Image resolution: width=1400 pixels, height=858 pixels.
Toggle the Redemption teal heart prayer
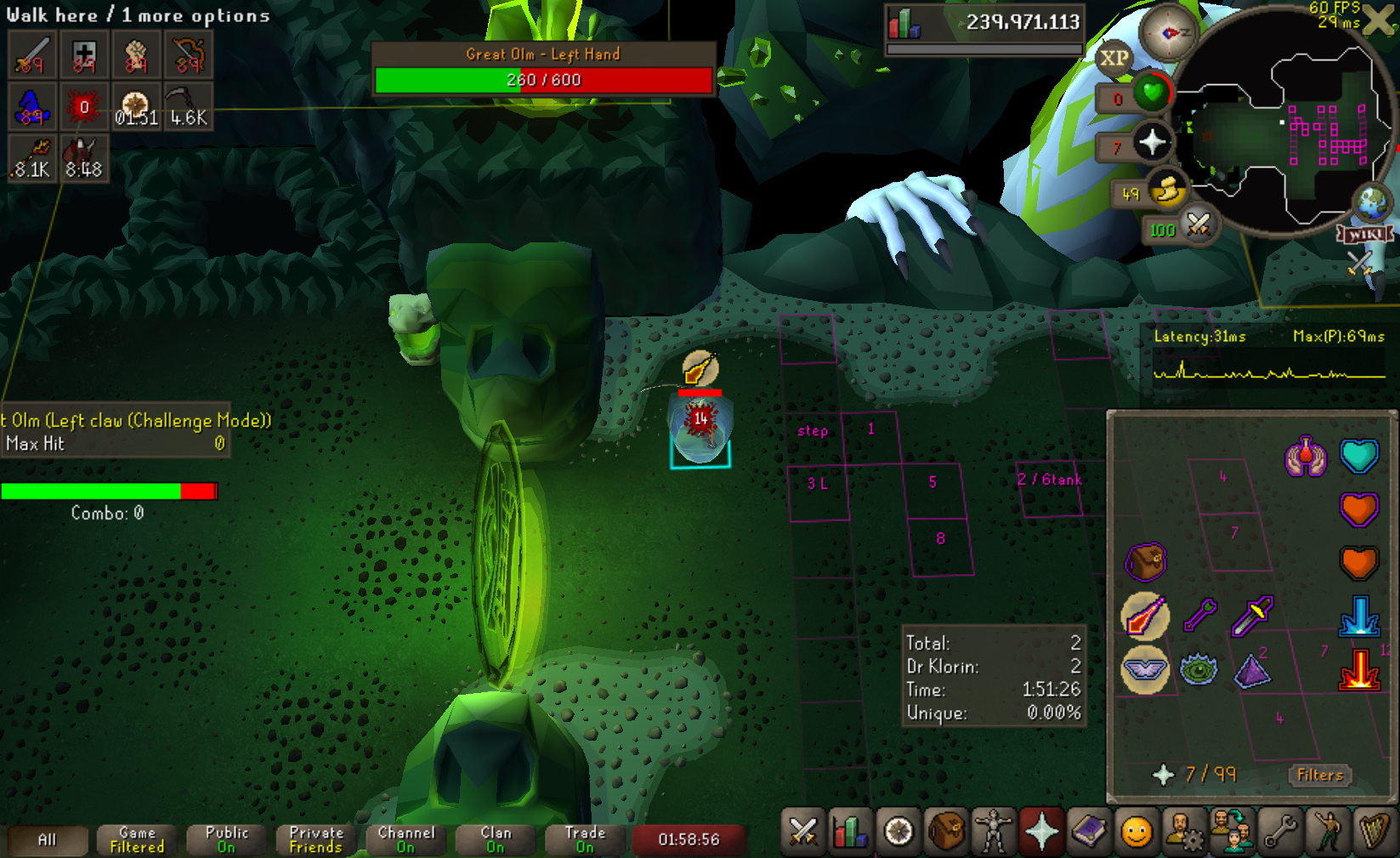pyautogui.click(x=1358, y=457)
